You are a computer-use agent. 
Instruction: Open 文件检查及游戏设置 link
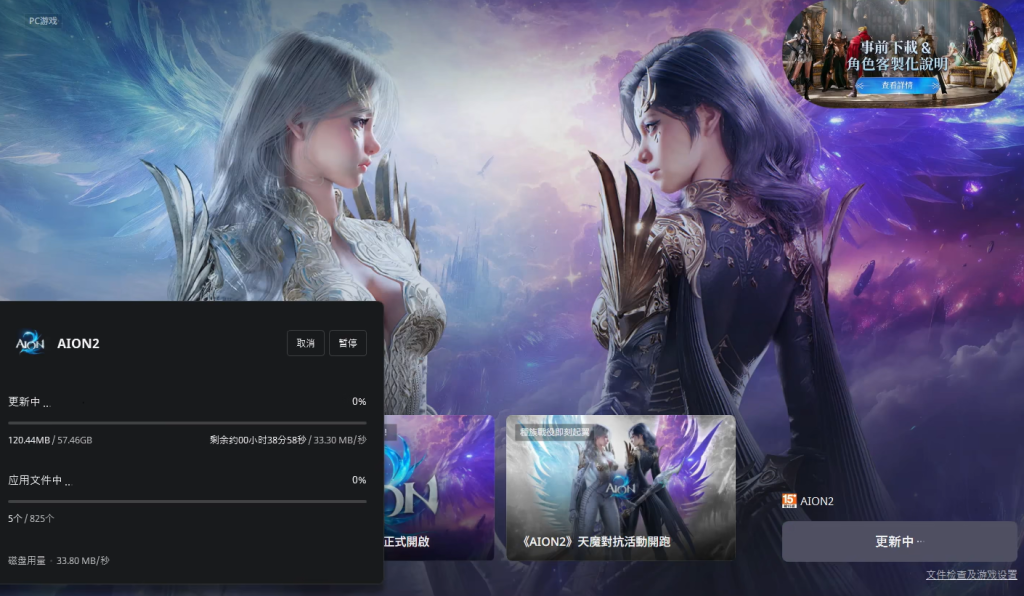[971, 575]
